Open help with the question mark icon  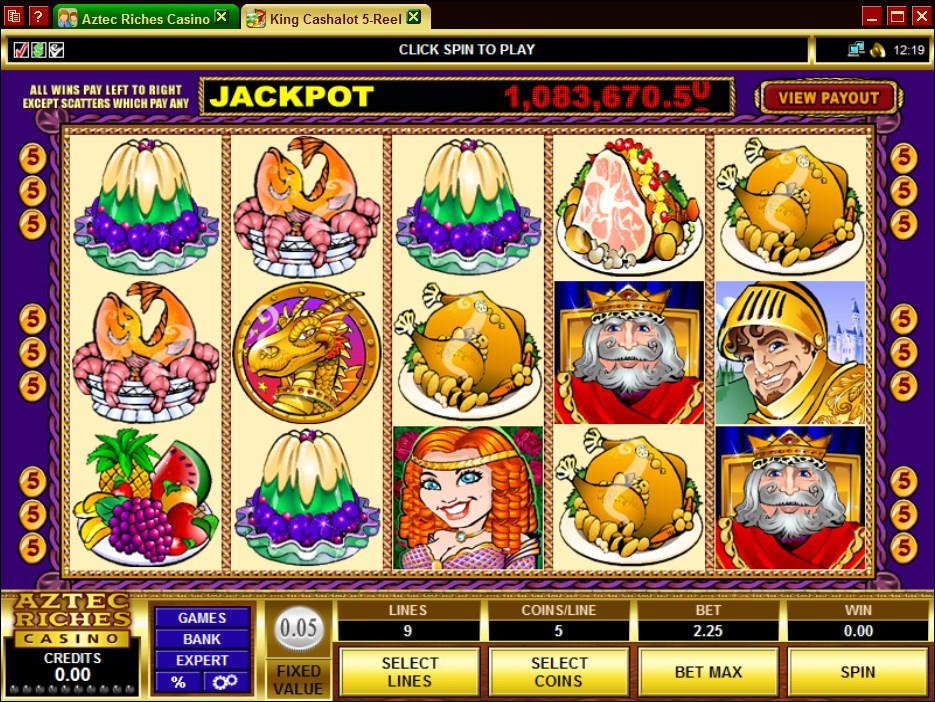(38, 17)
